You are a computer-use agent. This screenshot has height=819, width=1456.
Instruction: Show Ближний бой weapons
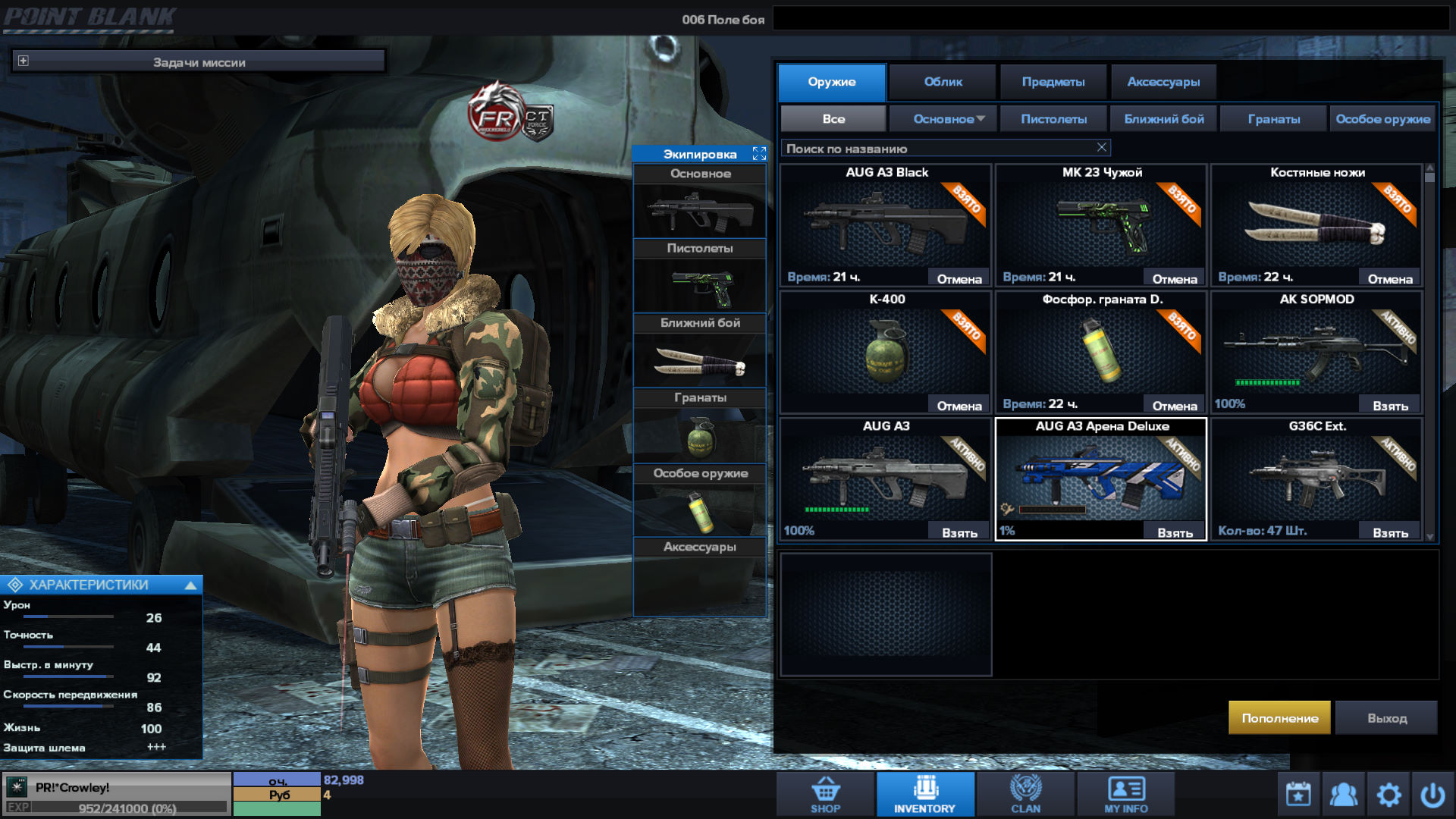1163,119
